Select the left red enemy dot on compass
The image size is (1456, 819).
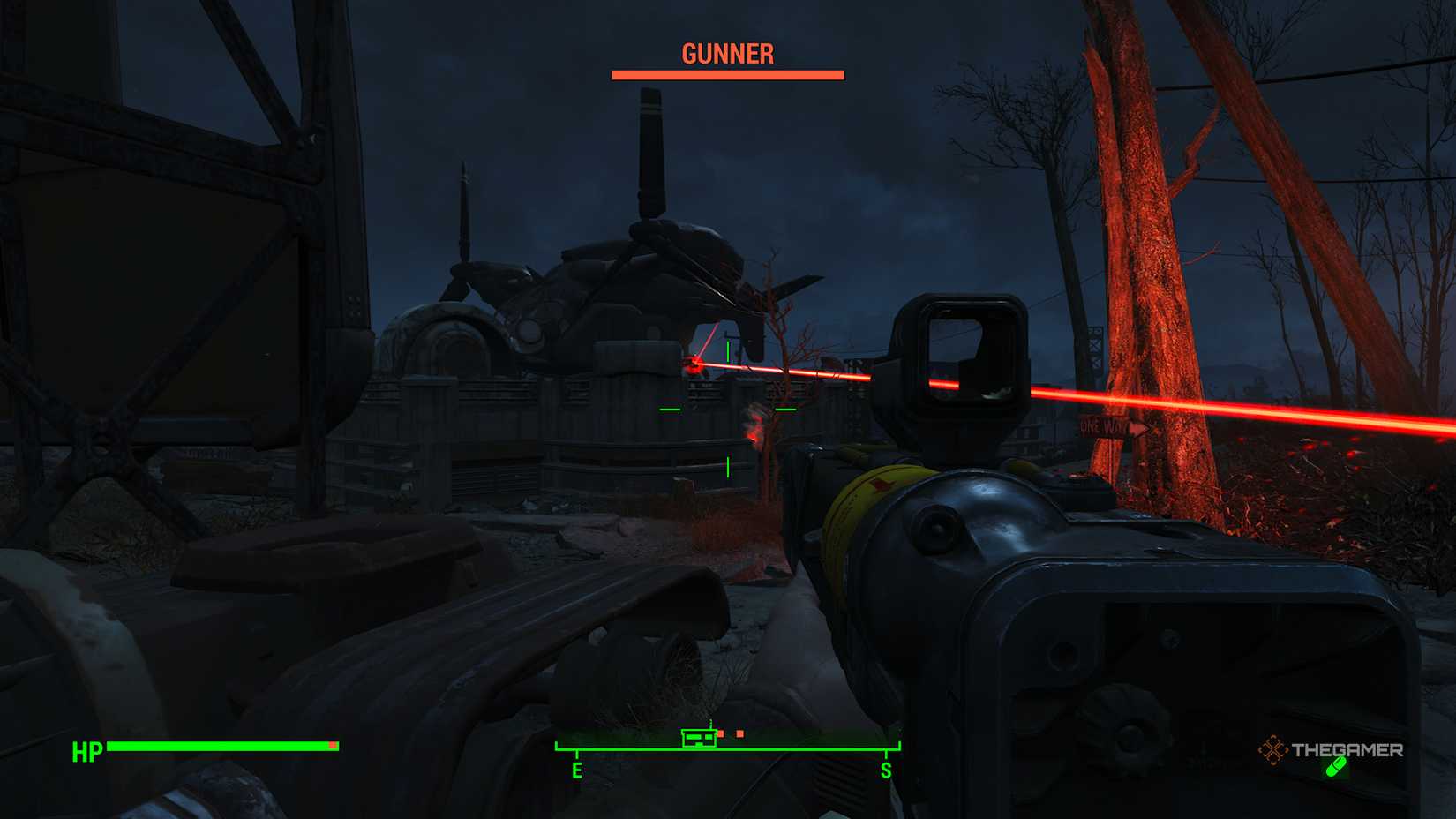pyautogui.click(x=722, y=733)
